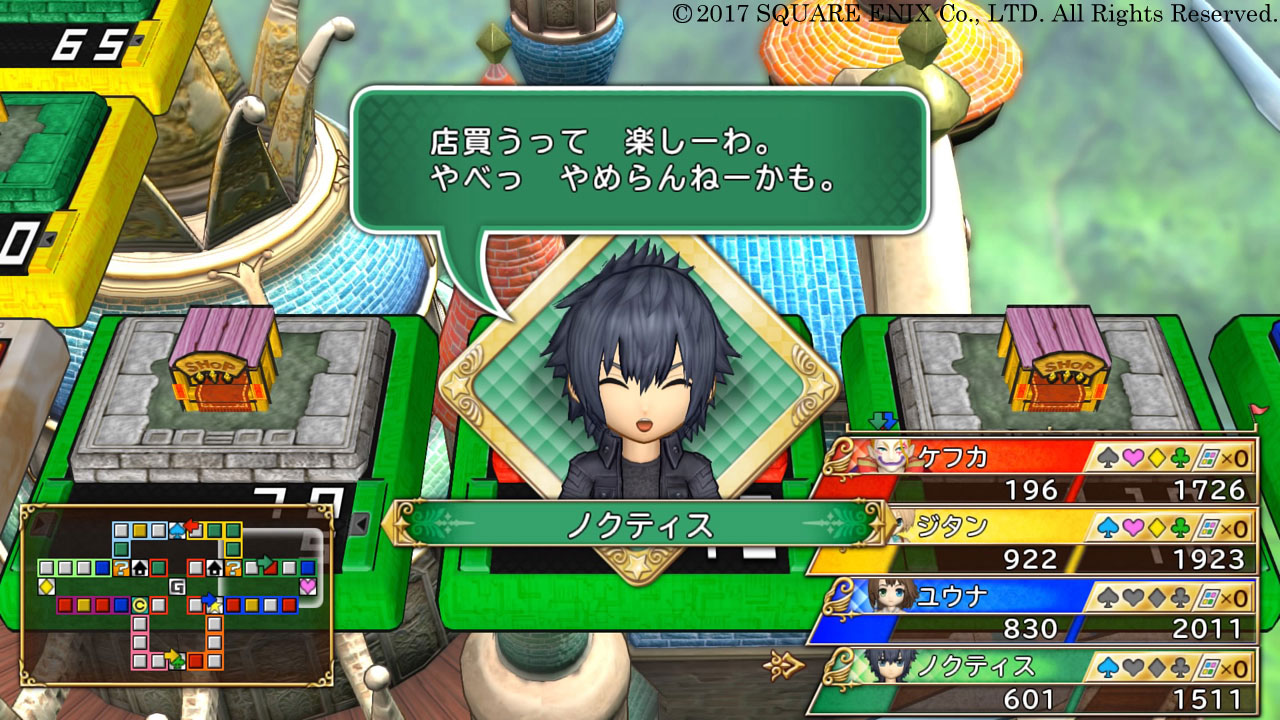Open the board minimap
The height and width of the screenshot is (720, 1280).
pos(177,595)
